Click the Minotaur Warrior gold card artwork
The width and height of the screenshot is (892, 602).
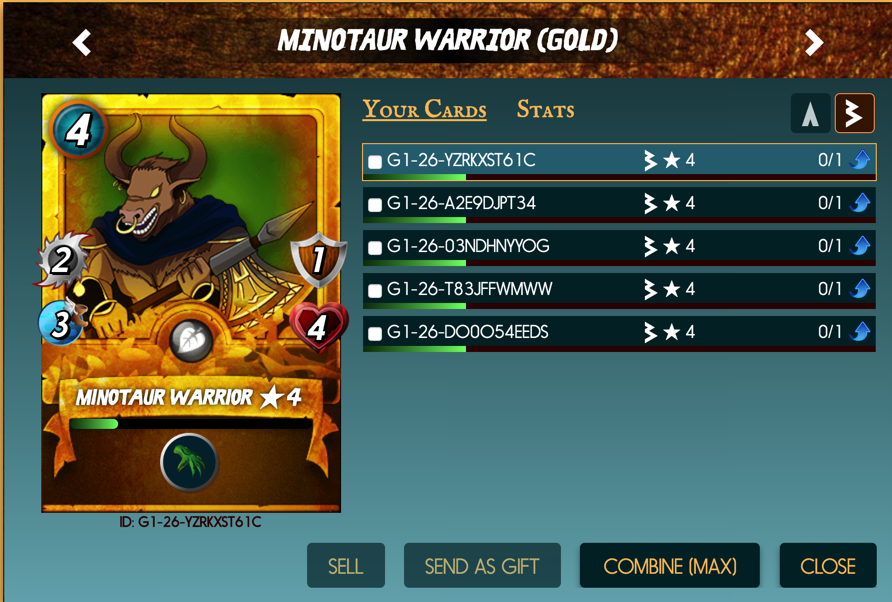190,230
